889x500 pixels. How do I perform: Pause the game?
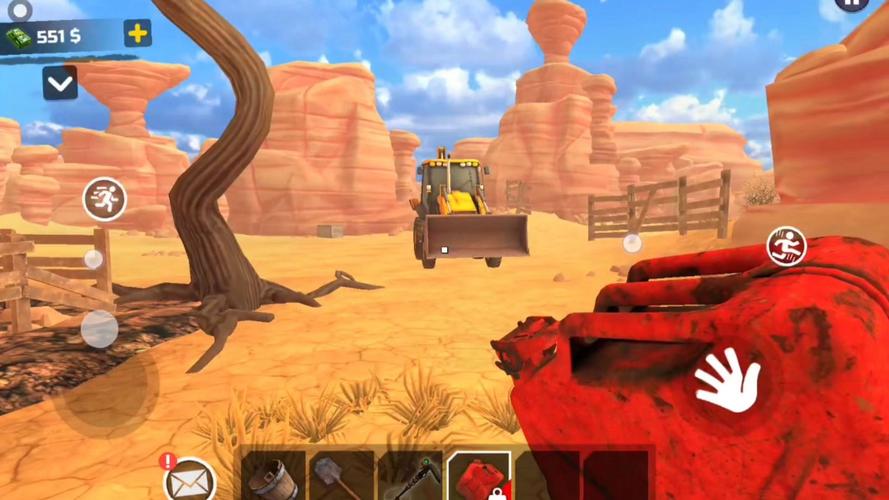pos(851,5)
